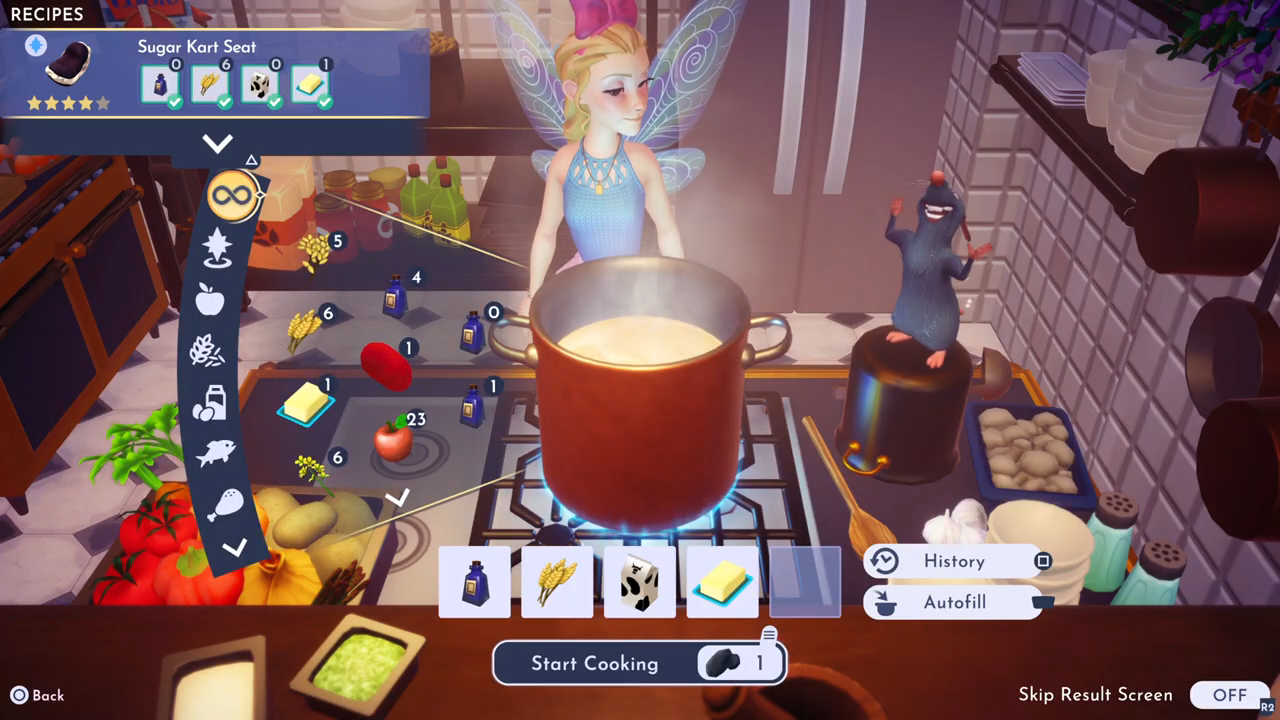Open the cooking History
Viewport: 1280px width, 720px height.
(954, 561)
